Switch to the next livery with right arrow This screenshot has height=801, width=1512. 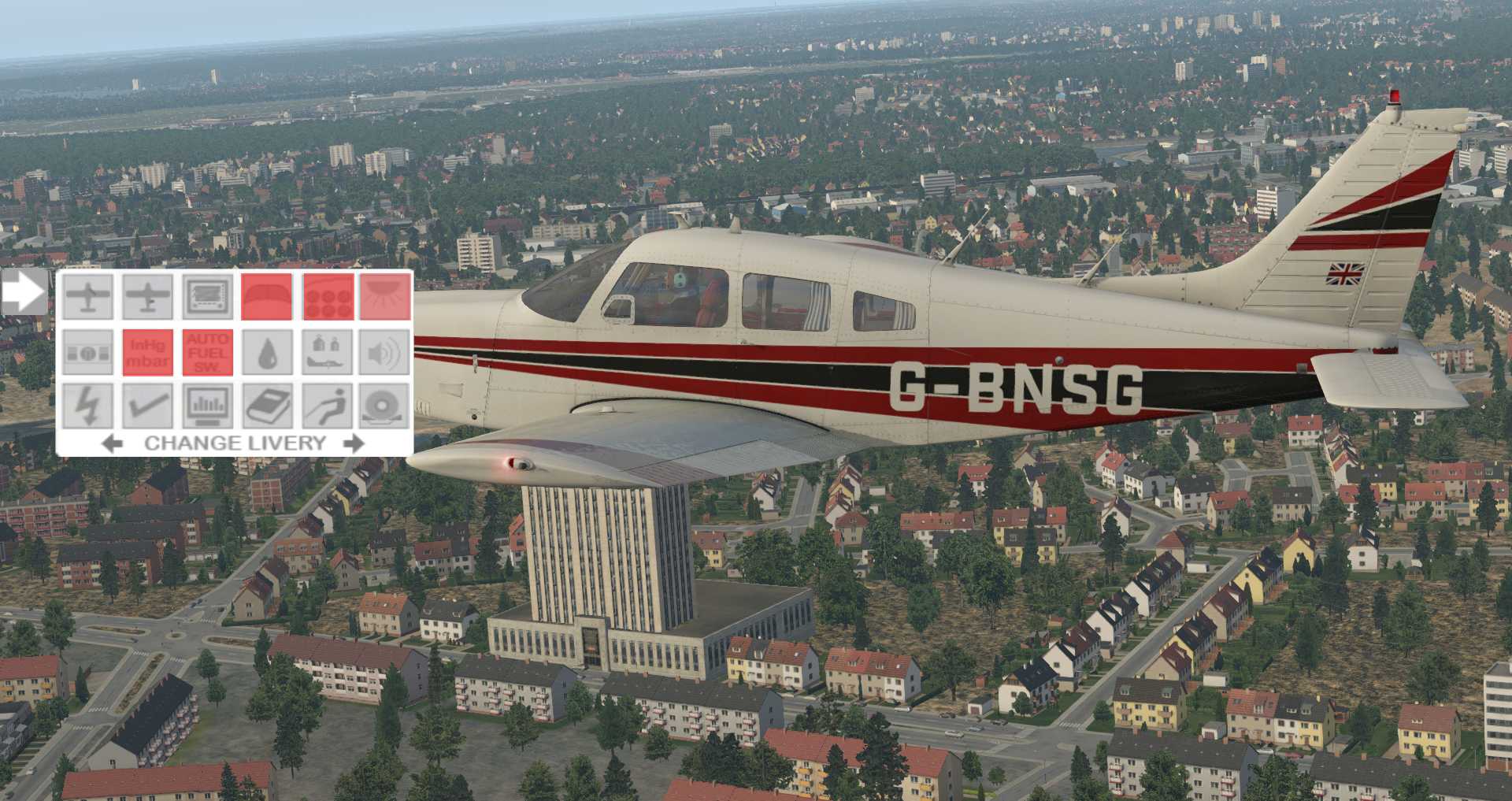pos(354,443)
